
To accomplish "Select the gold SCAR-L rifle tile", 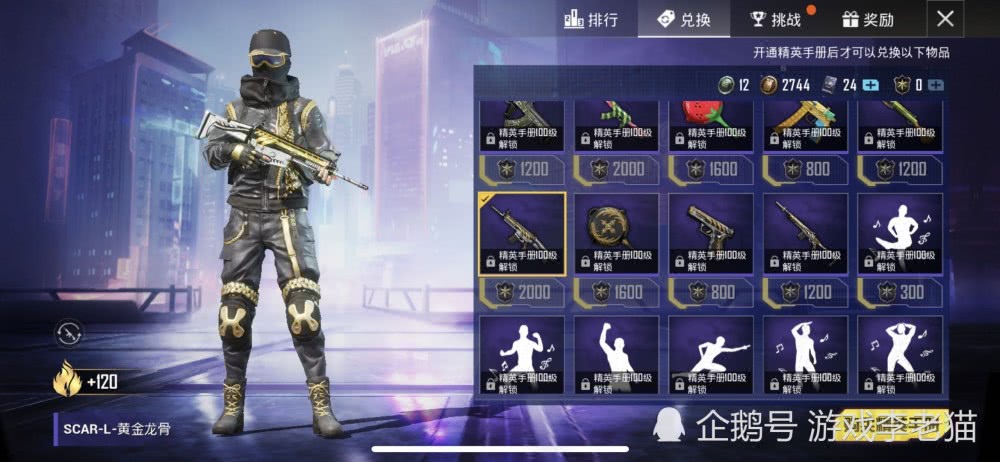I will (522, 234).
